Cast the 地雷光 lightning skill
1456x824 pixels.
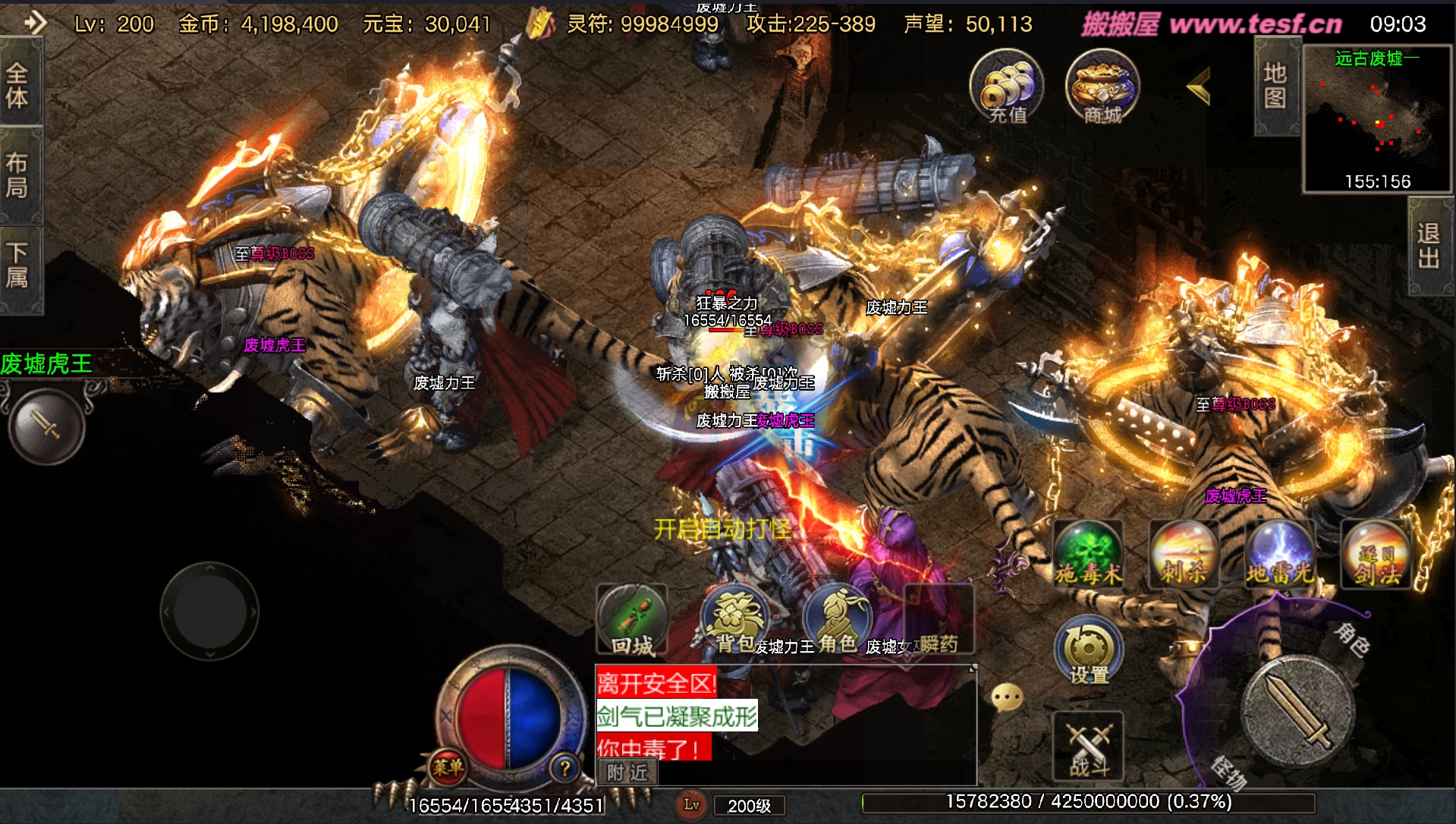[x=1280, y=555]
